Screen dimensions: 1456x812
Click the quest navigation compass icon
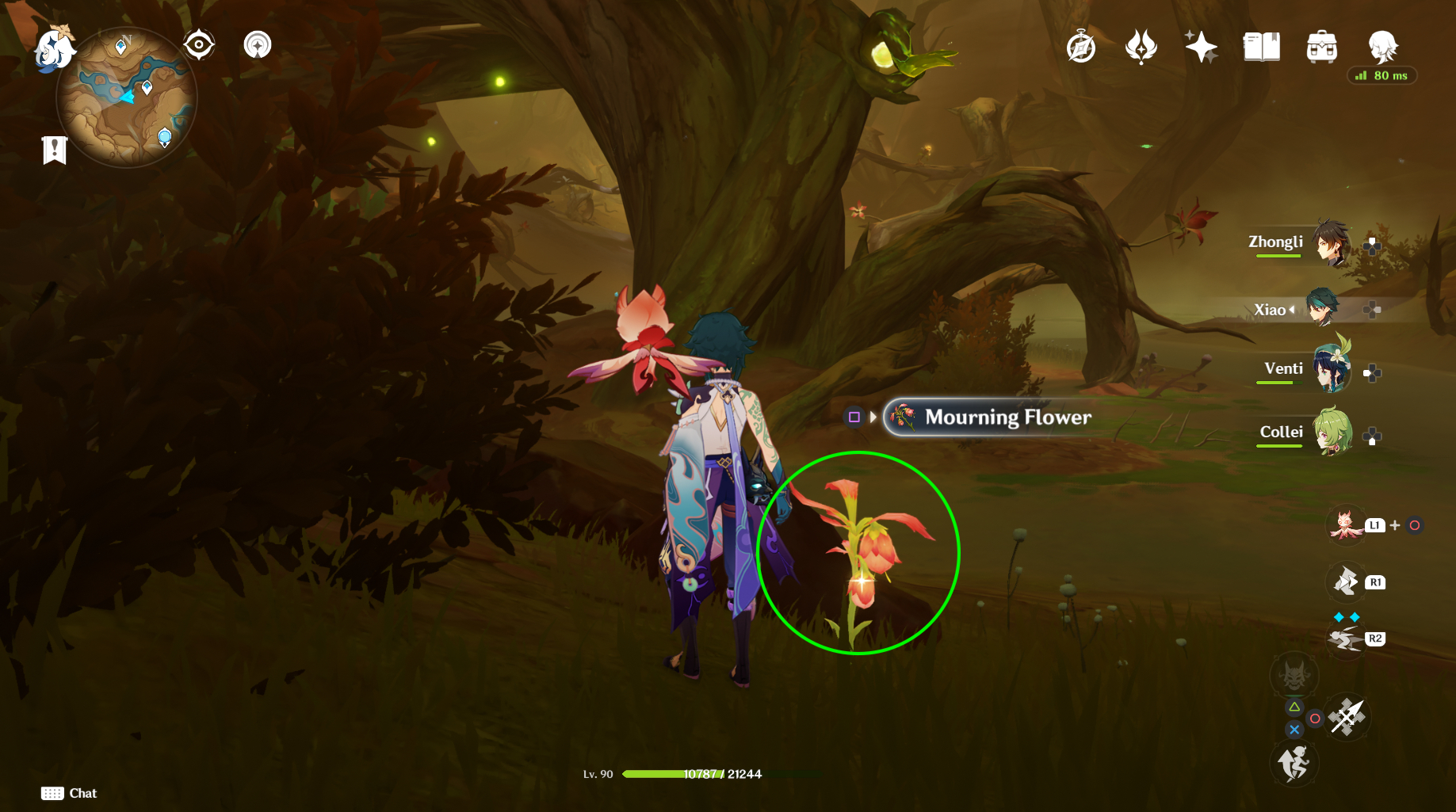coord(1081,48)
